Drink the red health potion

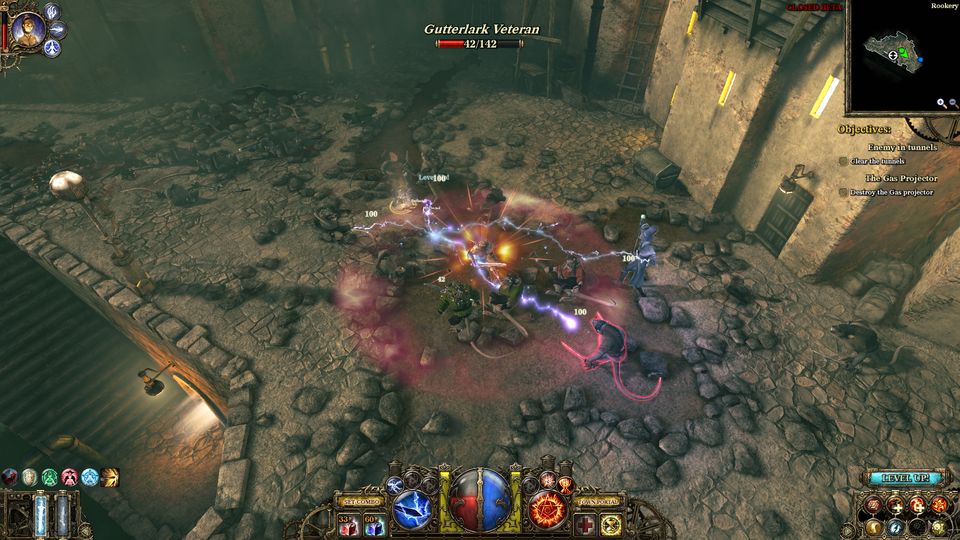(348, 524)
